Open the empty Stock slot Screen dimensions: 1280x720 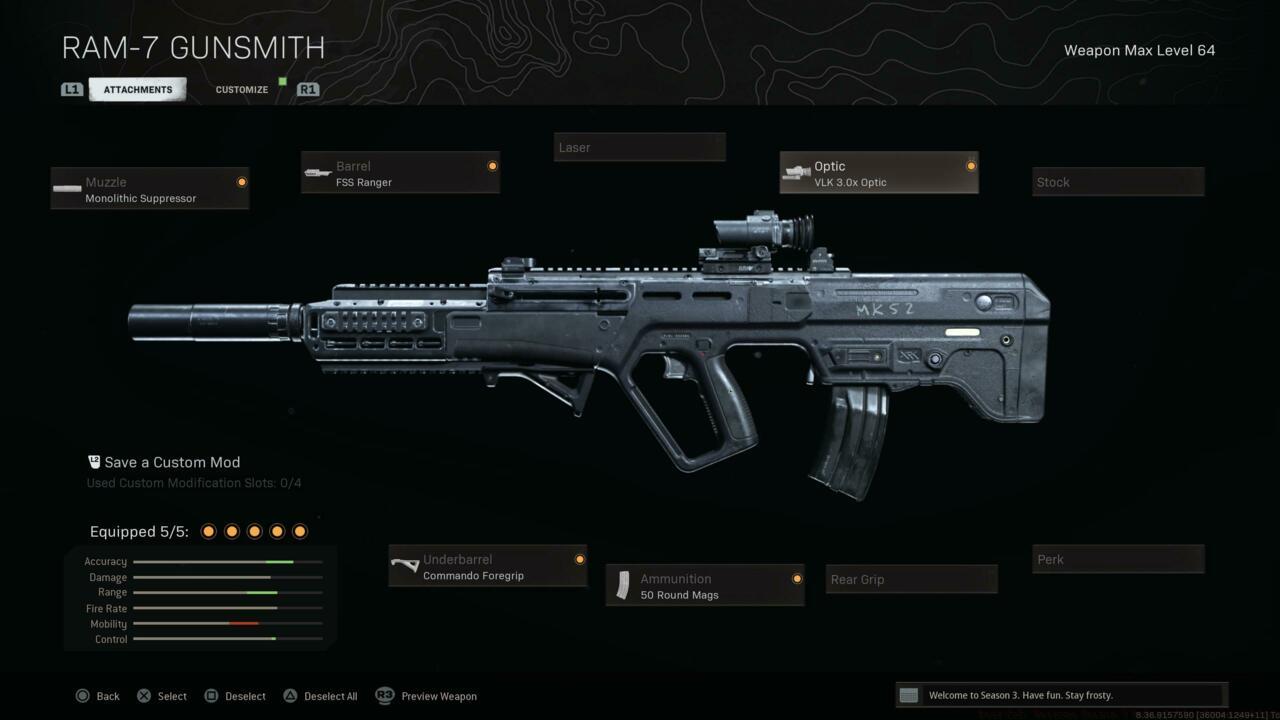tap(1118, 182)
